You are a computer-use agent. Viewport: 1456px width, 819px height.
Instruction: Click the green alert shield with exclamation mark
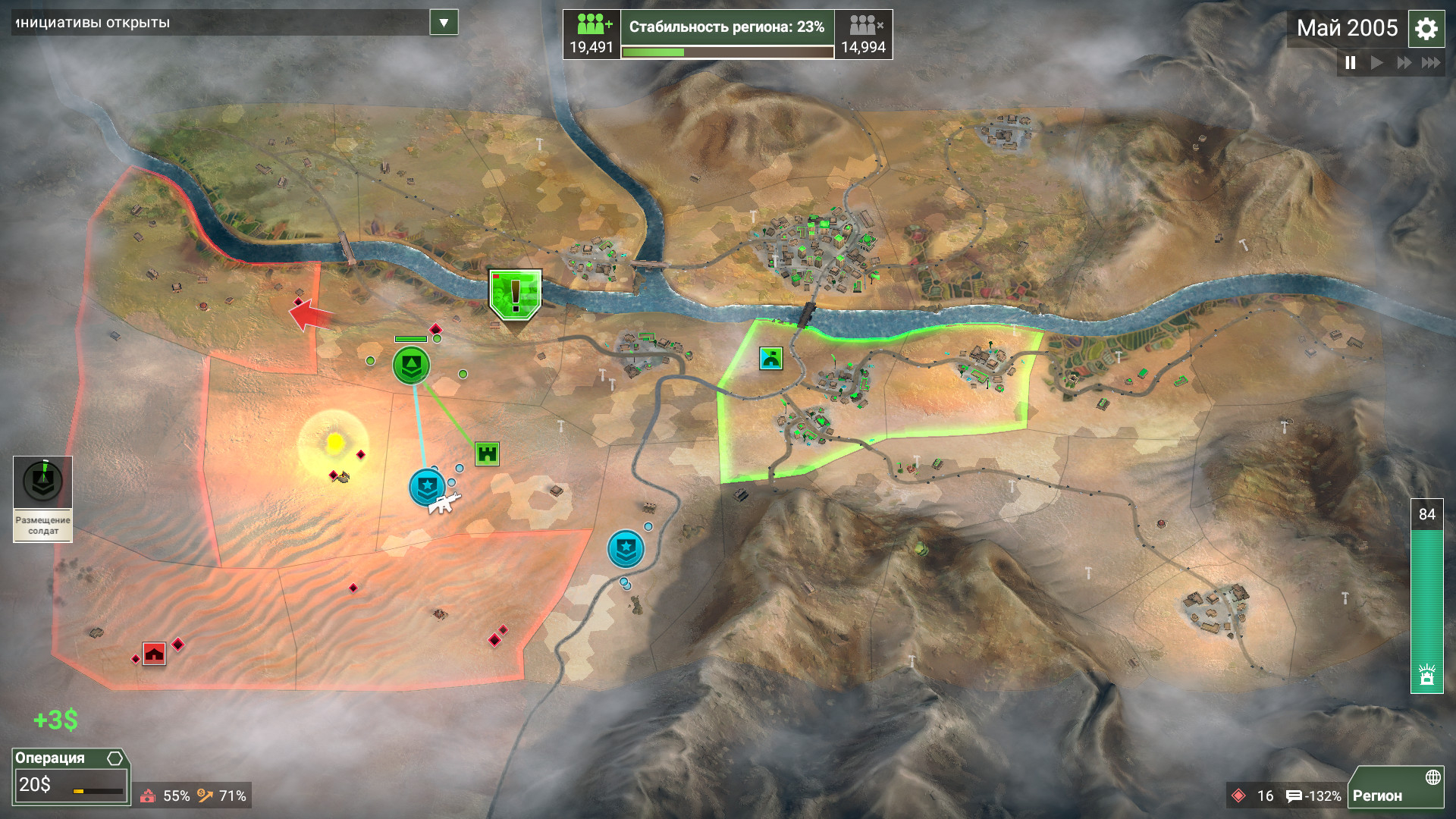(515, 296)
